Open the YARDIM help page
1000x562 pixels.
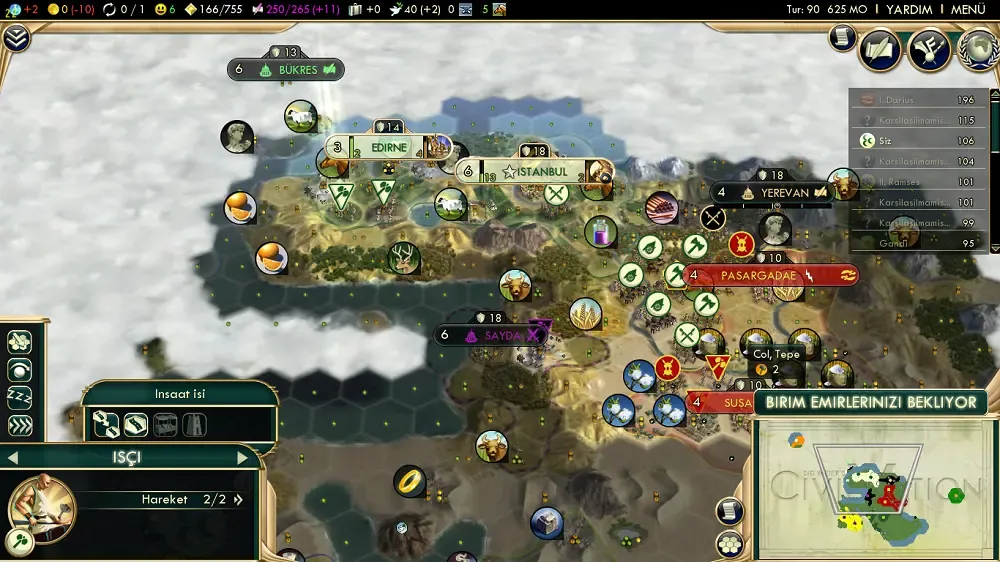point(909,9)
